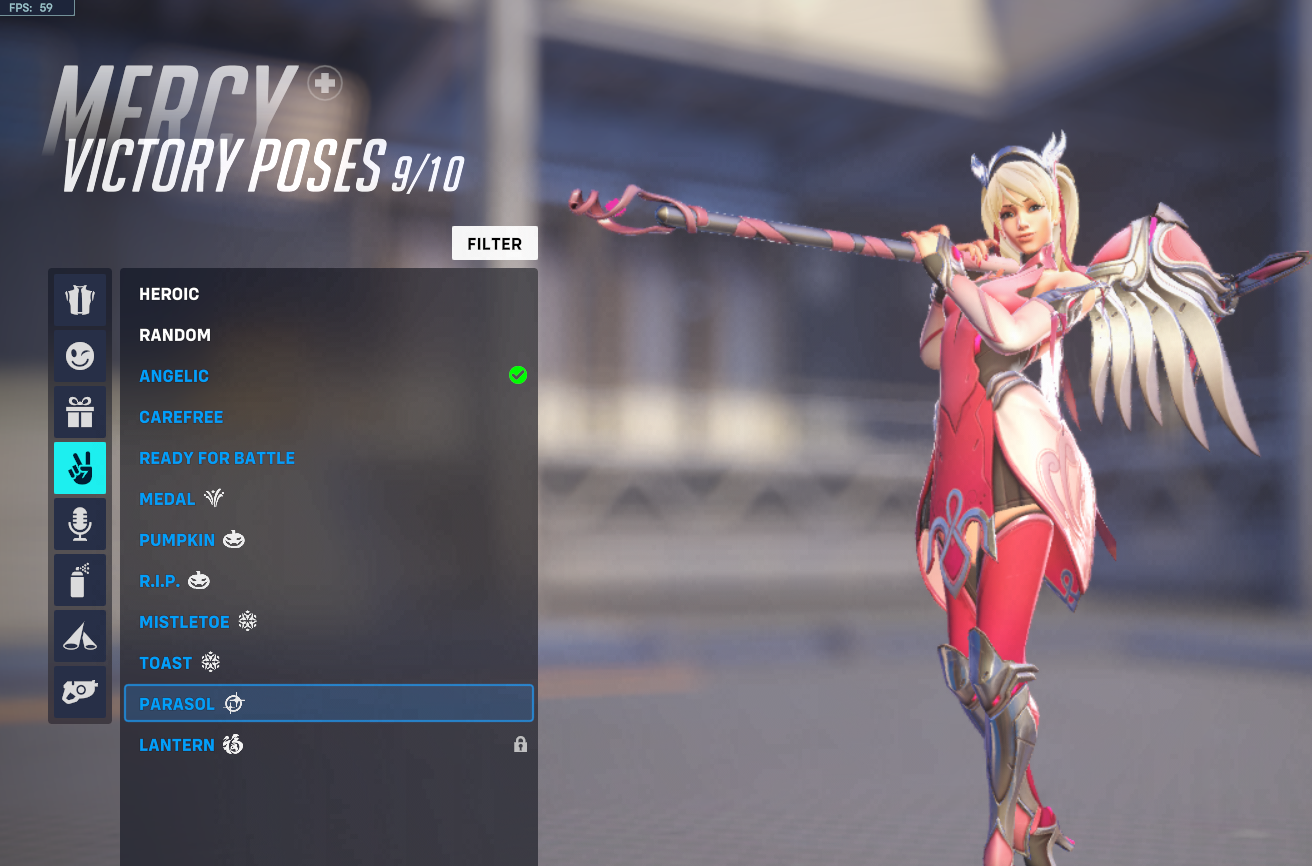Select the Ready For Battle pose
Viewport: 1312px width, 866px height.
coord(217,457)
